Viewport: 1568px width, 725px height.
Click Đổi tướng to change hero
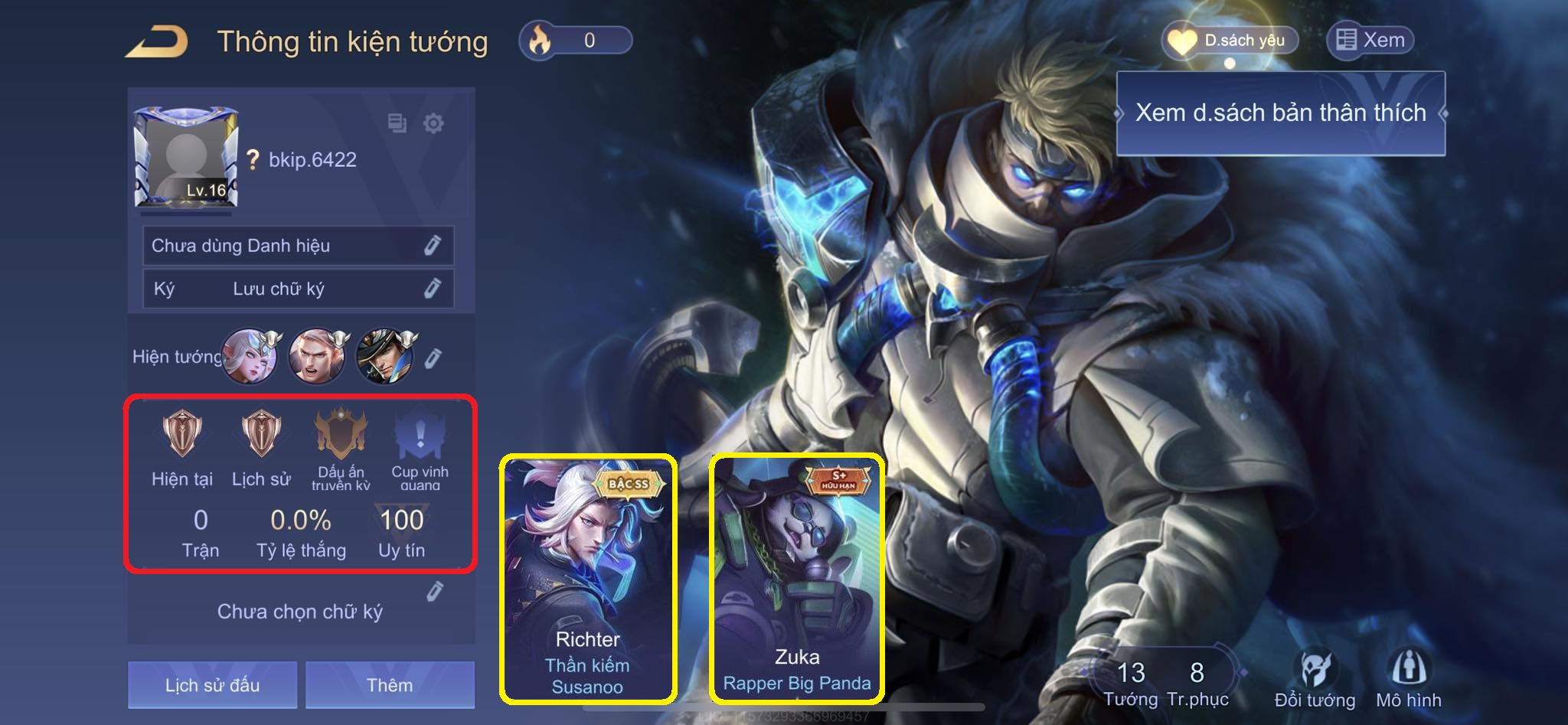point(1315,679)
